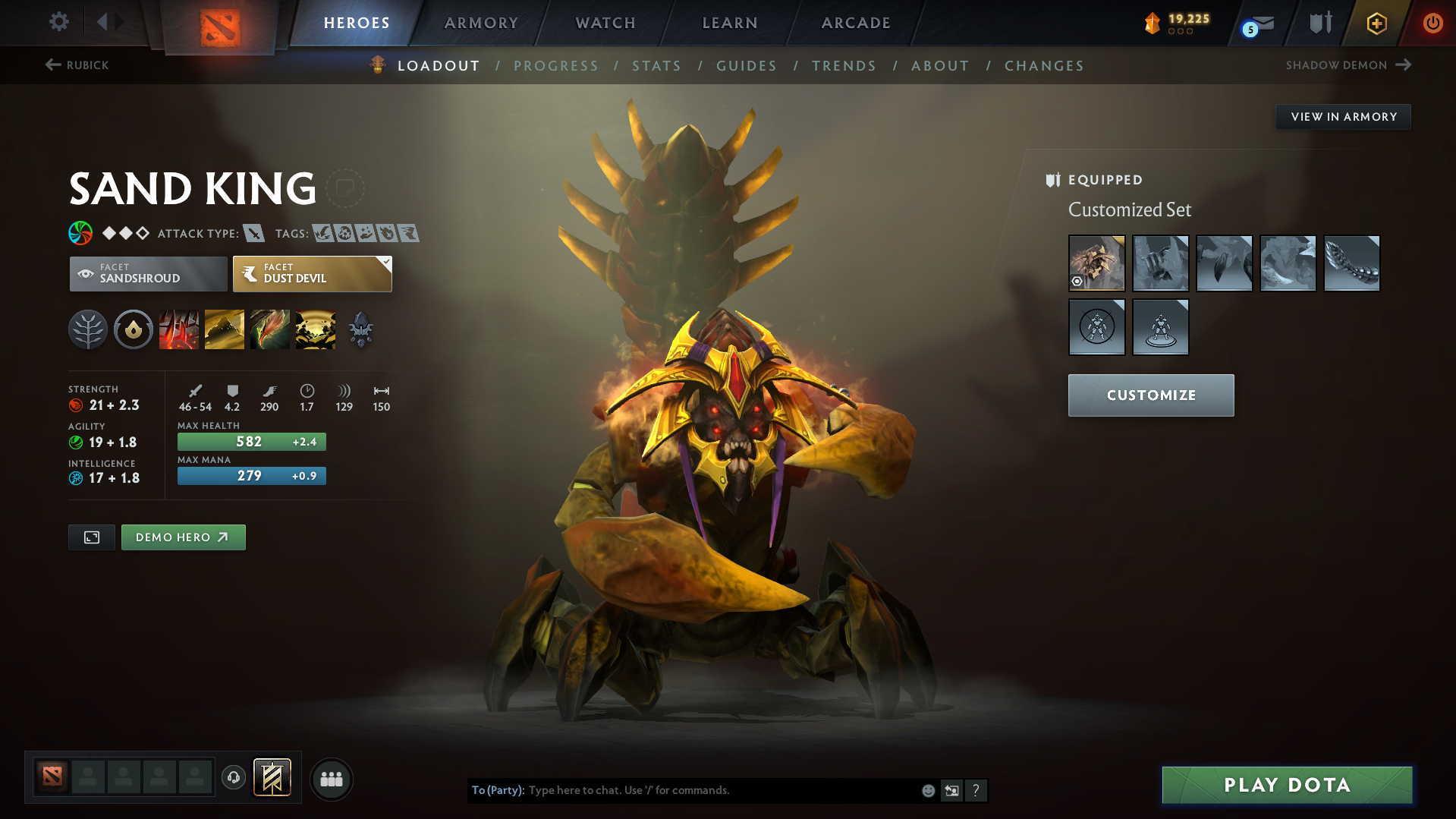Screen dimensions: 1456x819
Task: Click the Max Health progress bar
Action: [251, 441]
